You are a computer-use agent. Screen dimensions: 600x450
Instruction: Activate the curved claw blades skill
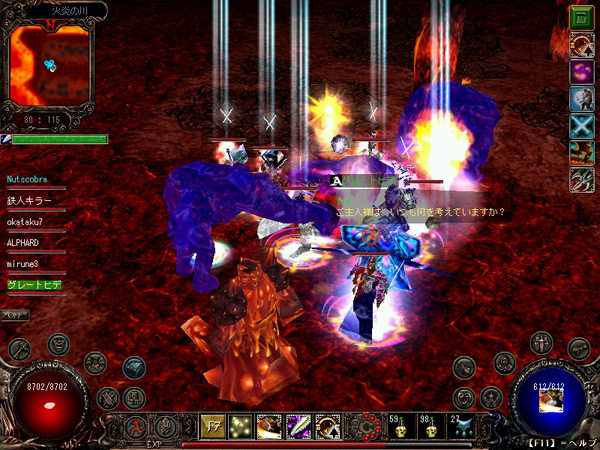point(581,180)
